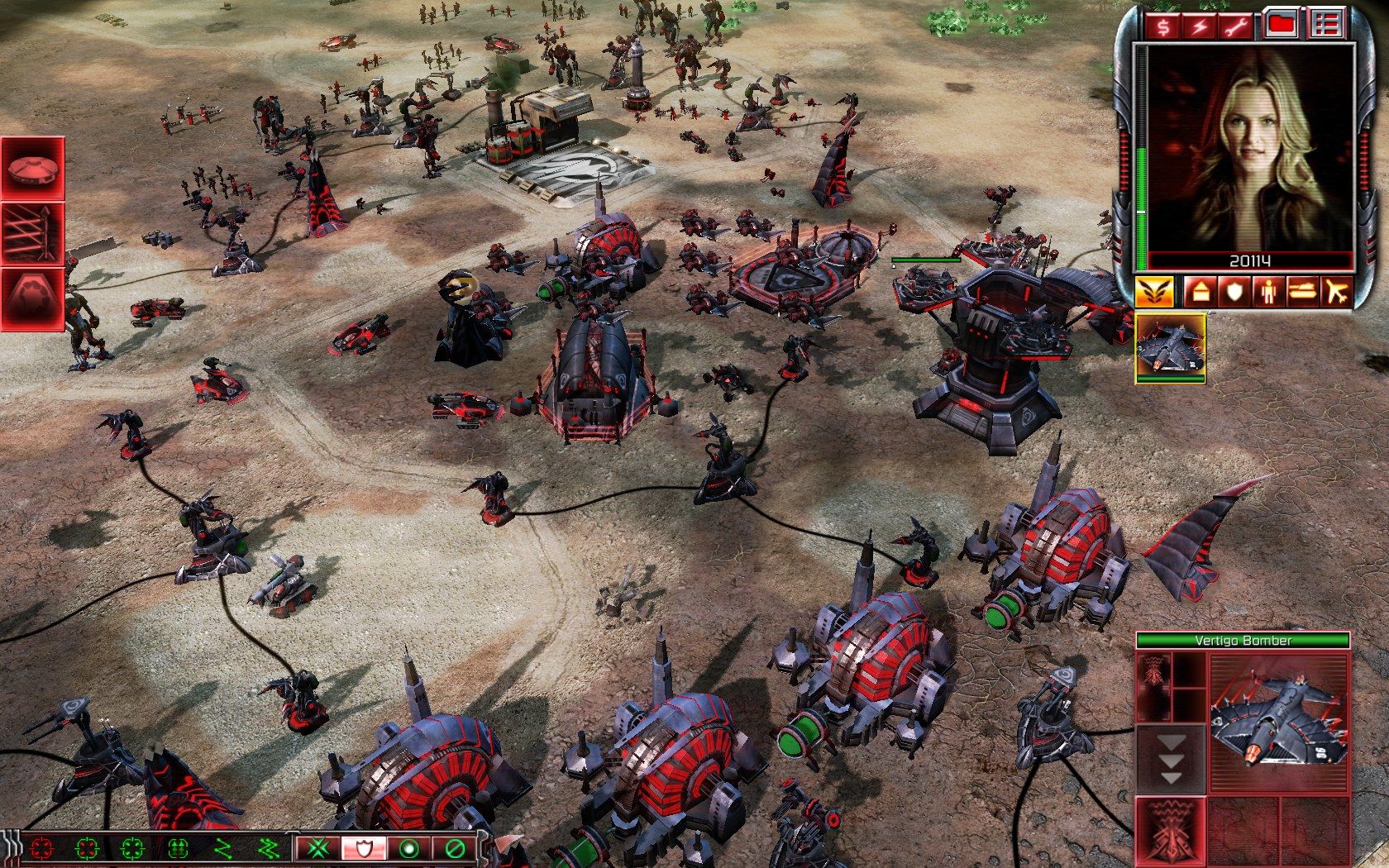Viewport: 1389px width, 868px height.
Task: Open the list menu button
Action: [x=1326, y=26]
